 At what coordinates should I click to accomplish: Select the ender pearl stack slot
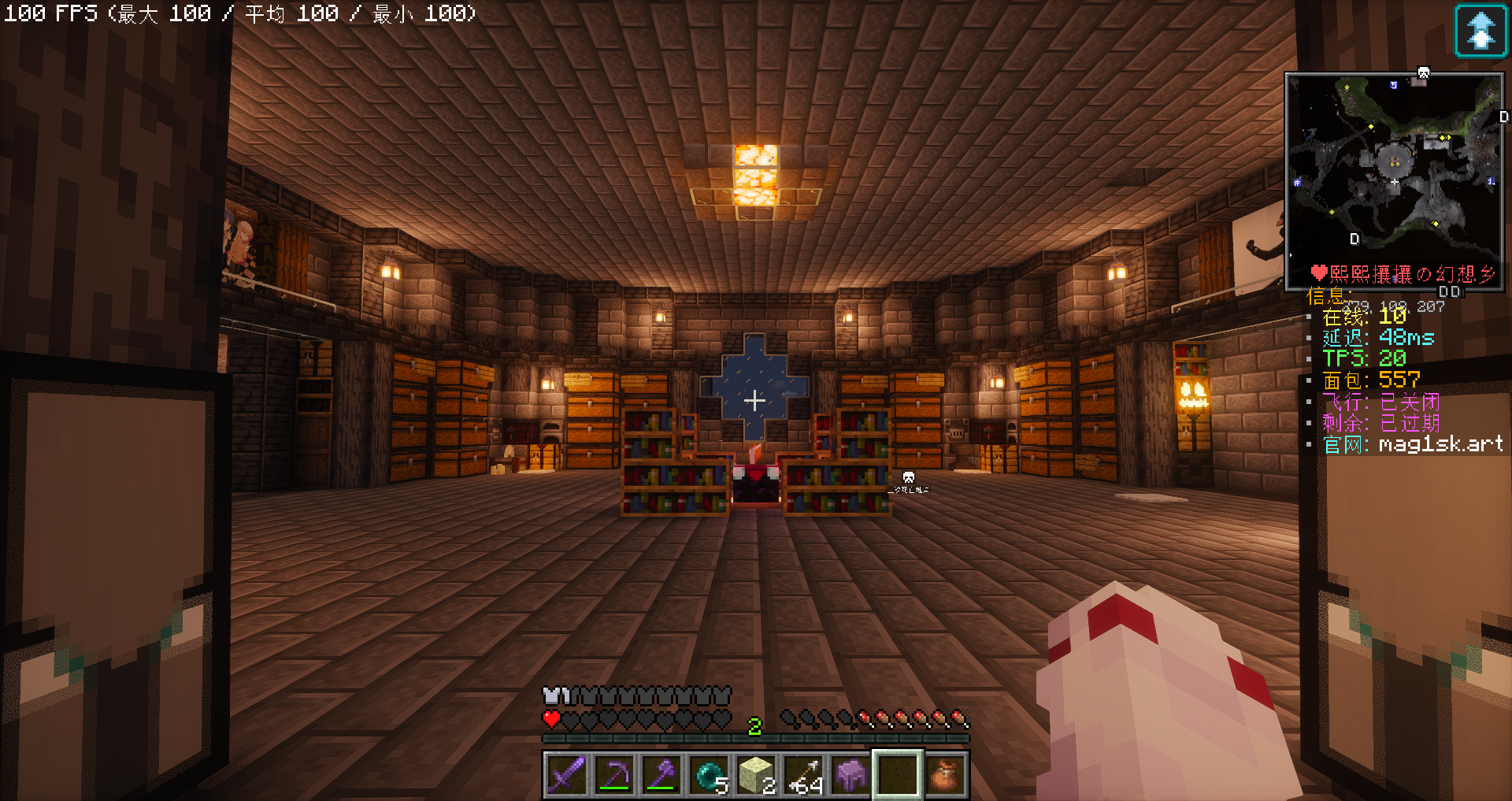tap(709, 775)
